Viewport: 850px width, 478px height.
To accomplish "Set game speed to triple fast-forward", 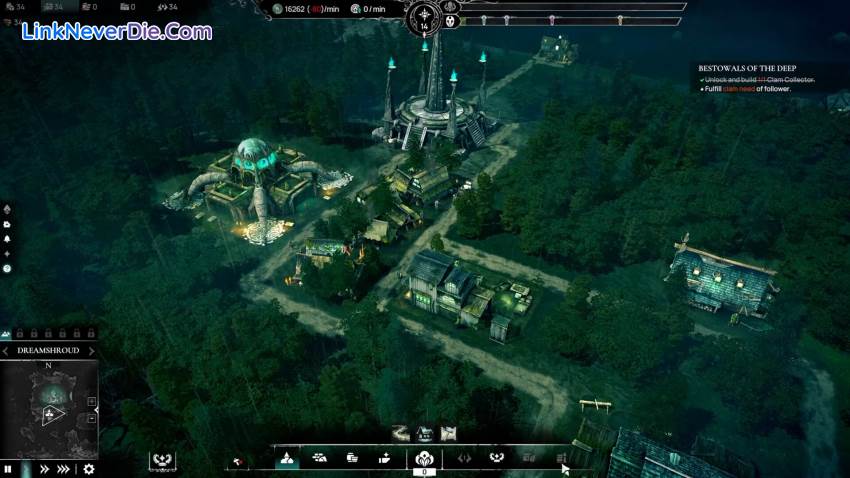I will point(64,468).
